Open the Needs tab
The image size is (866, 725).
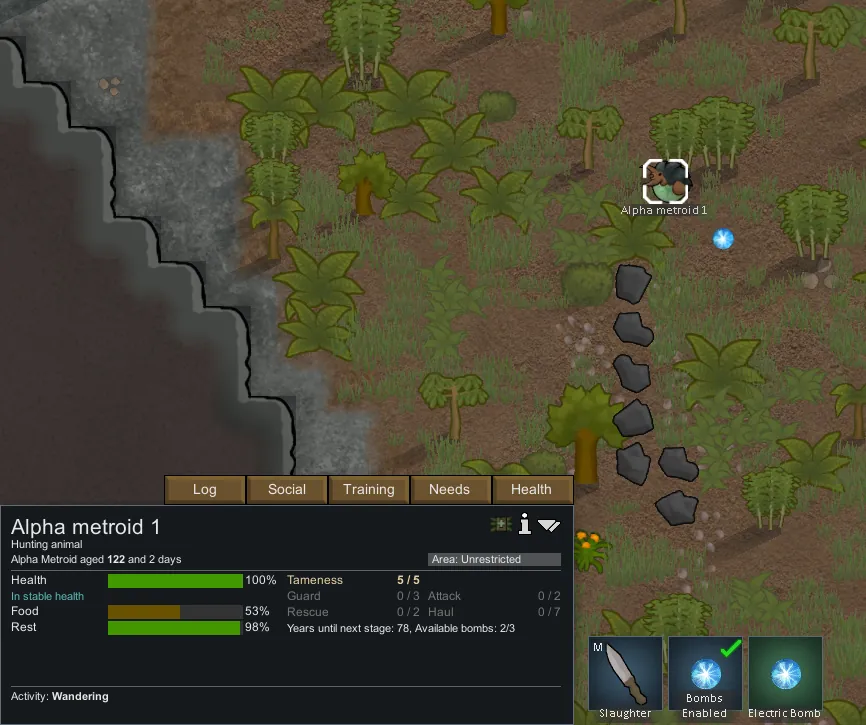click(450, 489)
